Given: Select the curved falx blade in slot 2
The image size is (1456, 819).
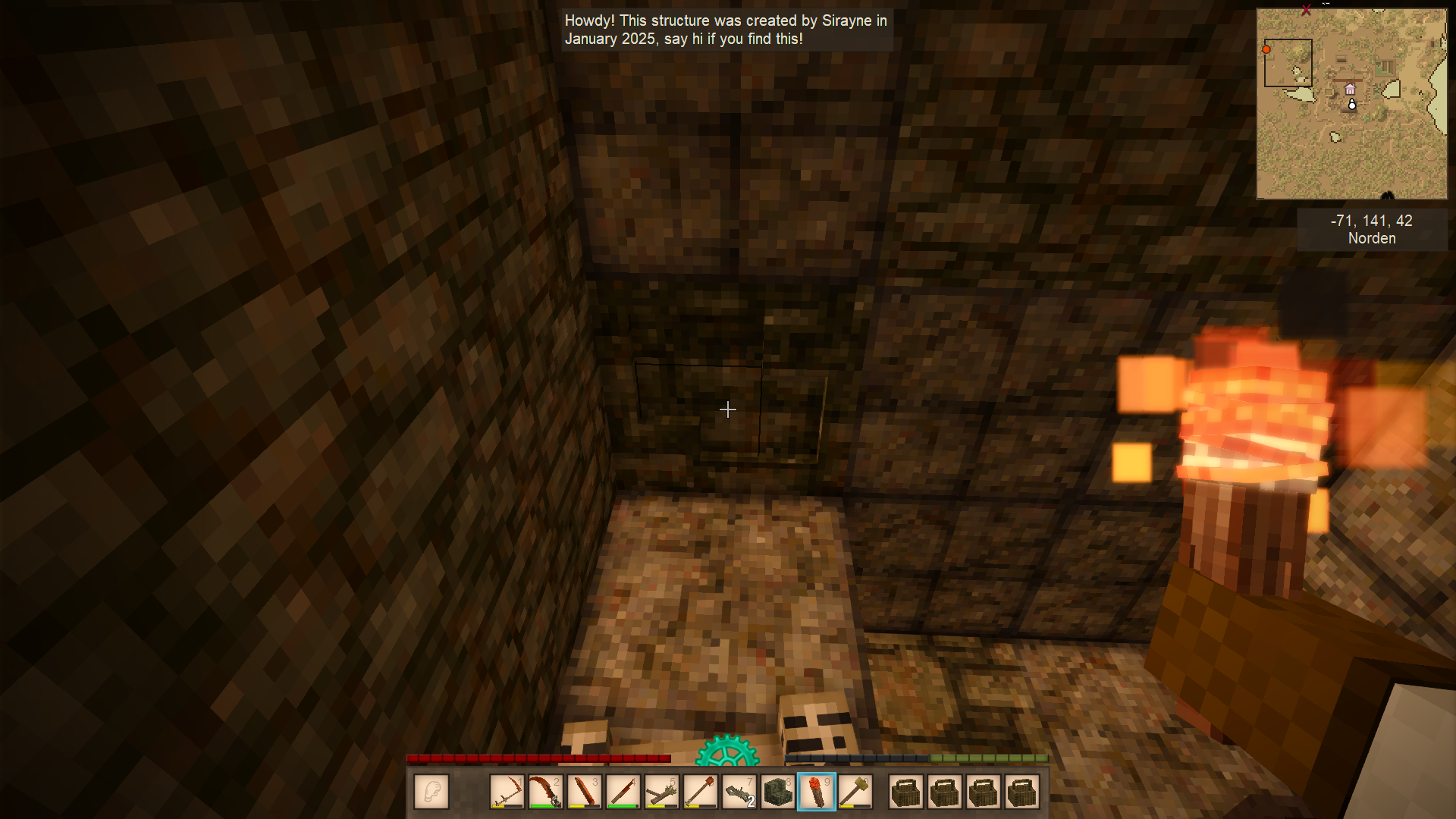Looking at the screenshot, I should tap(545, 792).
